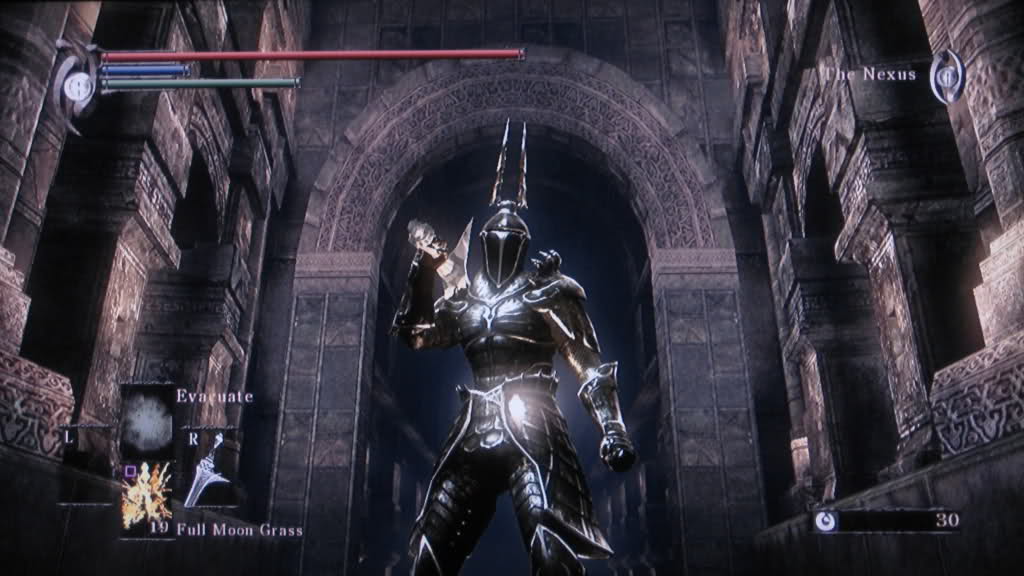
Task: Click The Nexus location emblem
Action: (x=945, y=77)
